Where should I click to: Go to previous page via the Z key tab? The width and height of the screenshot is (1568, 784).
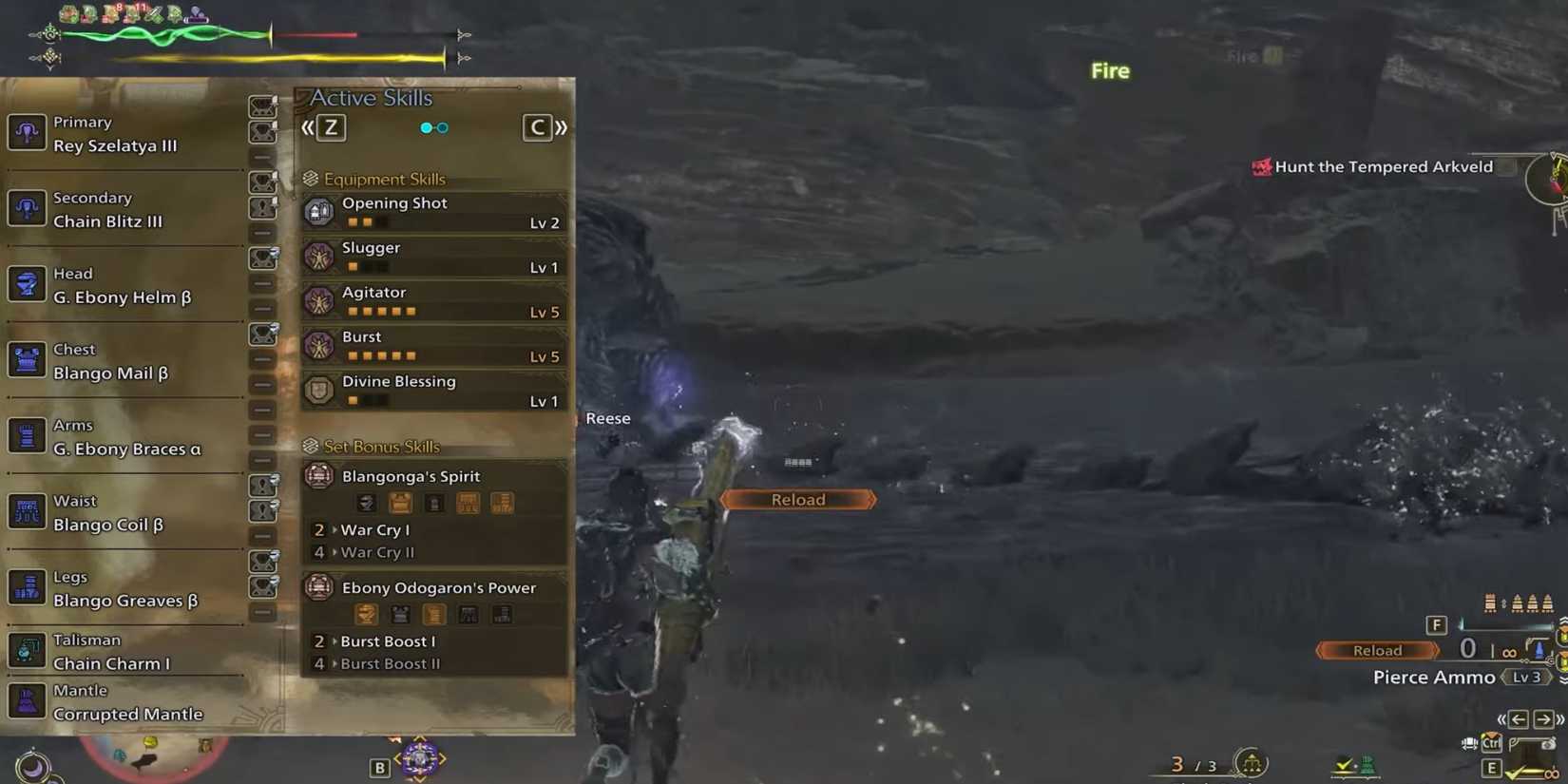(x=331, y=126)
